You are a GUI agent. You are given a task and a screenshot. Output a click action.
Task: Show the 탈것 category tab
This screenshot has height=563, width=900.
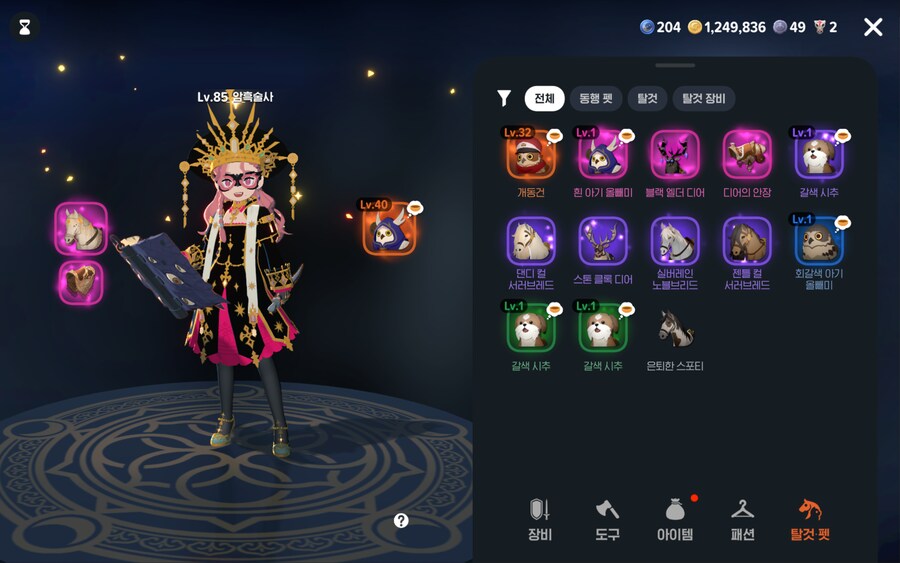click(x=647, y=98)
